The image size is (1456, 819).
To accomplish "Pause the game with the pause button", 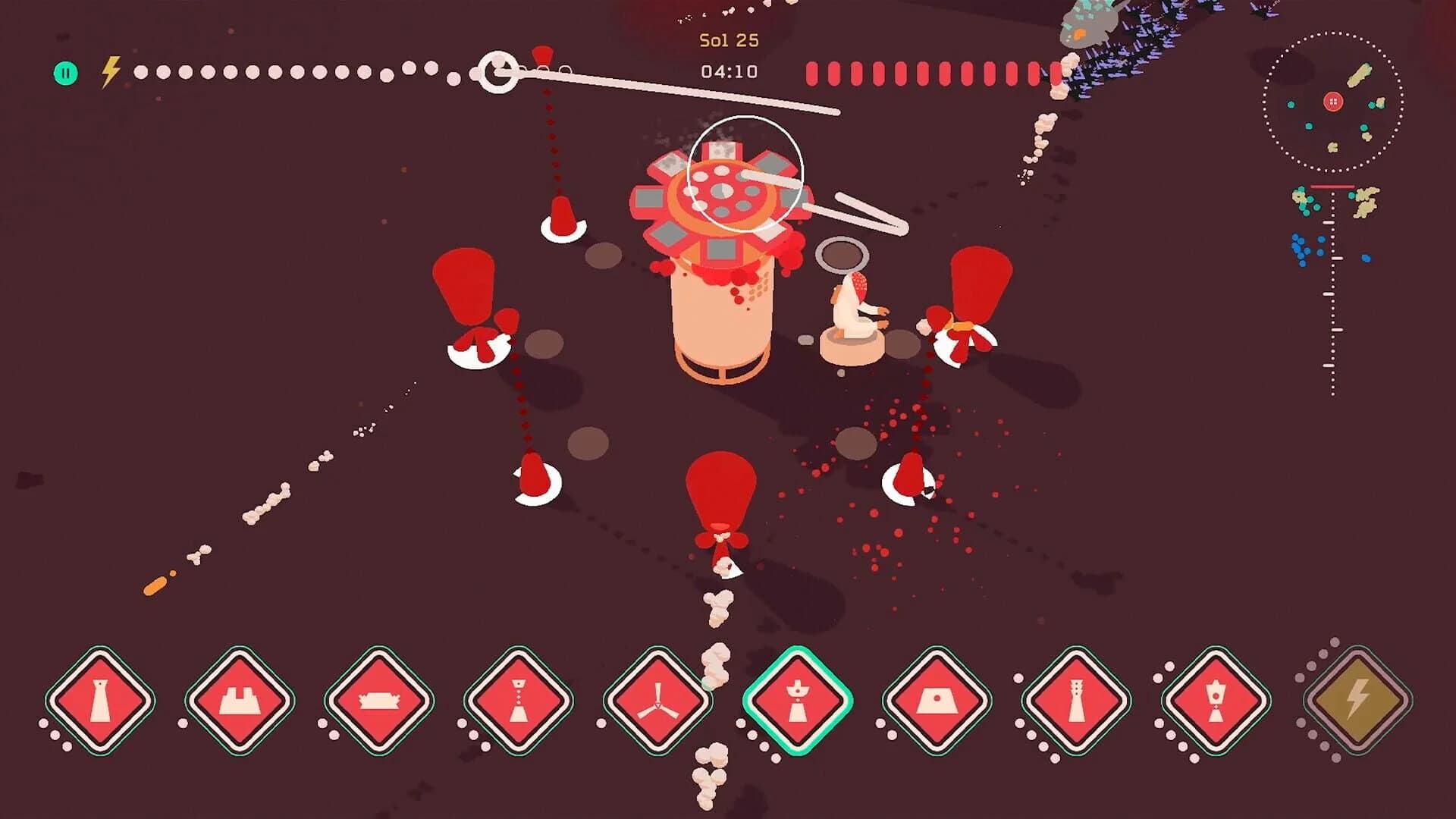I will pos(67,72).
